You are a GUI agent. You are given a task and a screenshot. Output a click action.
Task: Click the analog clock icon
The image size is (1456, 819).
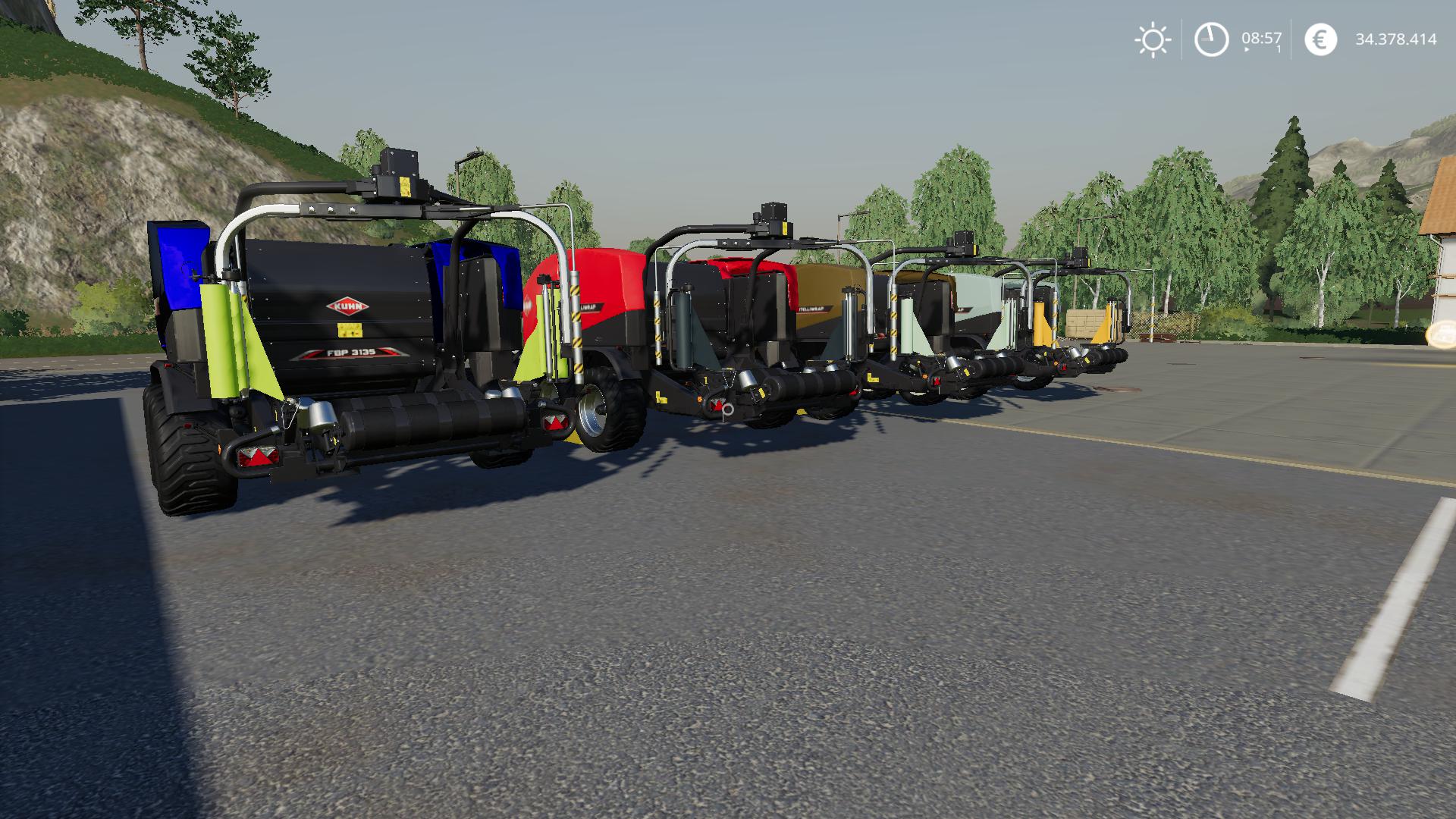tap(1211, 39)
